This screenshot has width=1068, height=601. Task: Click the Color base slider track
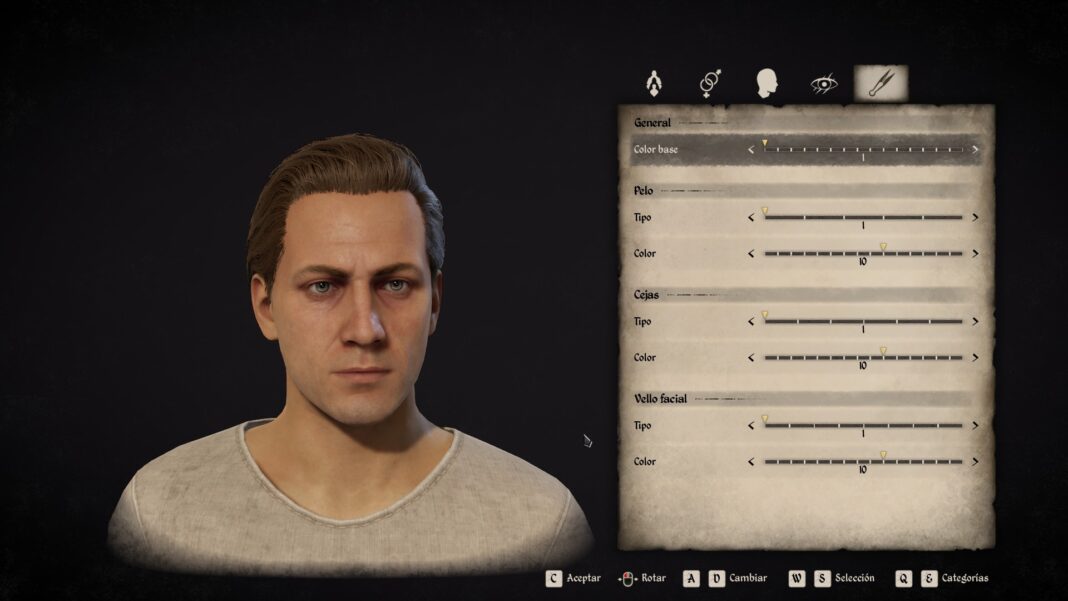[x=863, y=150]
